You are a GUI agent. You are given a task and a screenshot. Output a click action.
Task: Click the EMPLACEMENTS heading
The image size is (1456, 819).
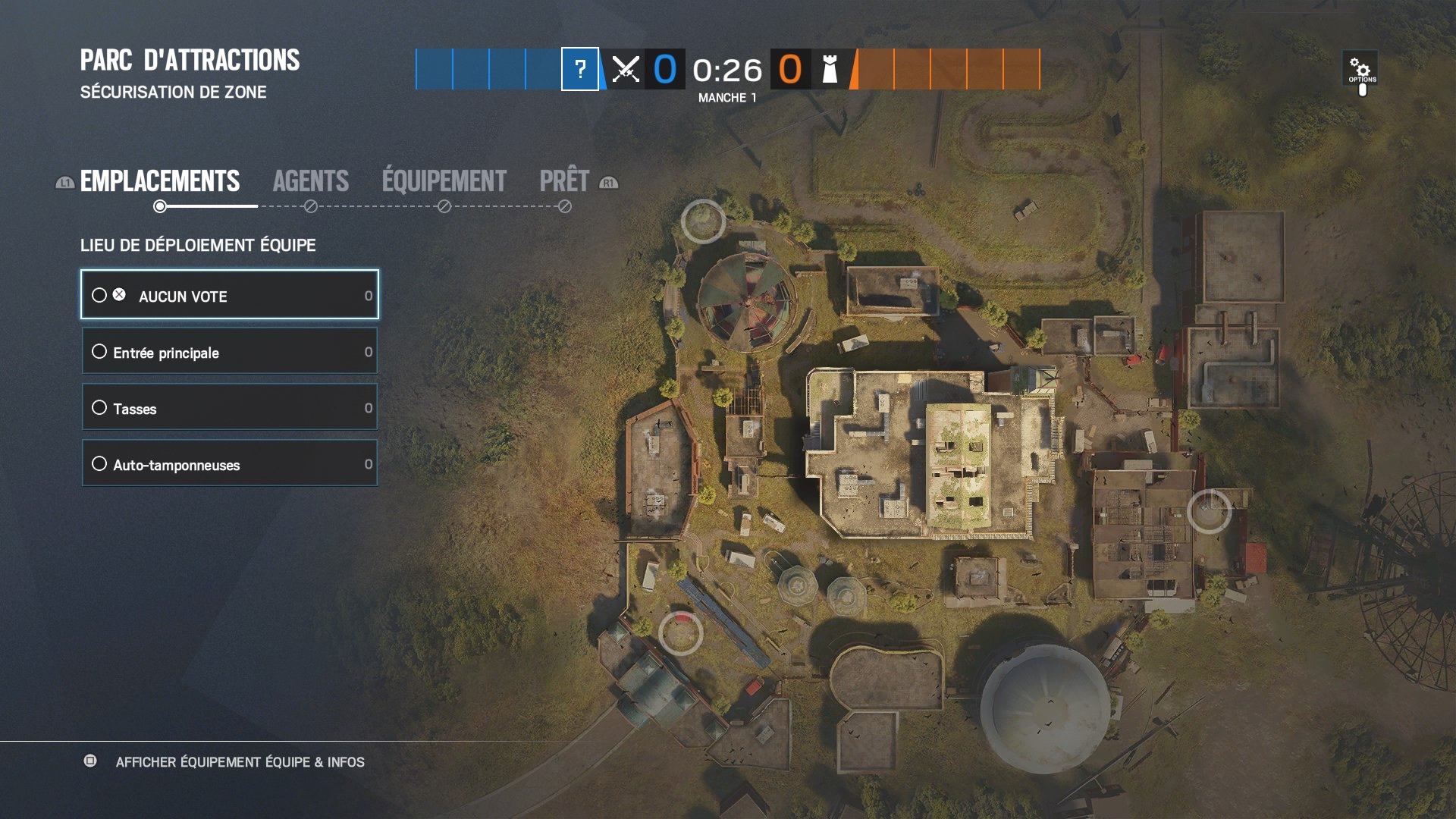point(160,181)
